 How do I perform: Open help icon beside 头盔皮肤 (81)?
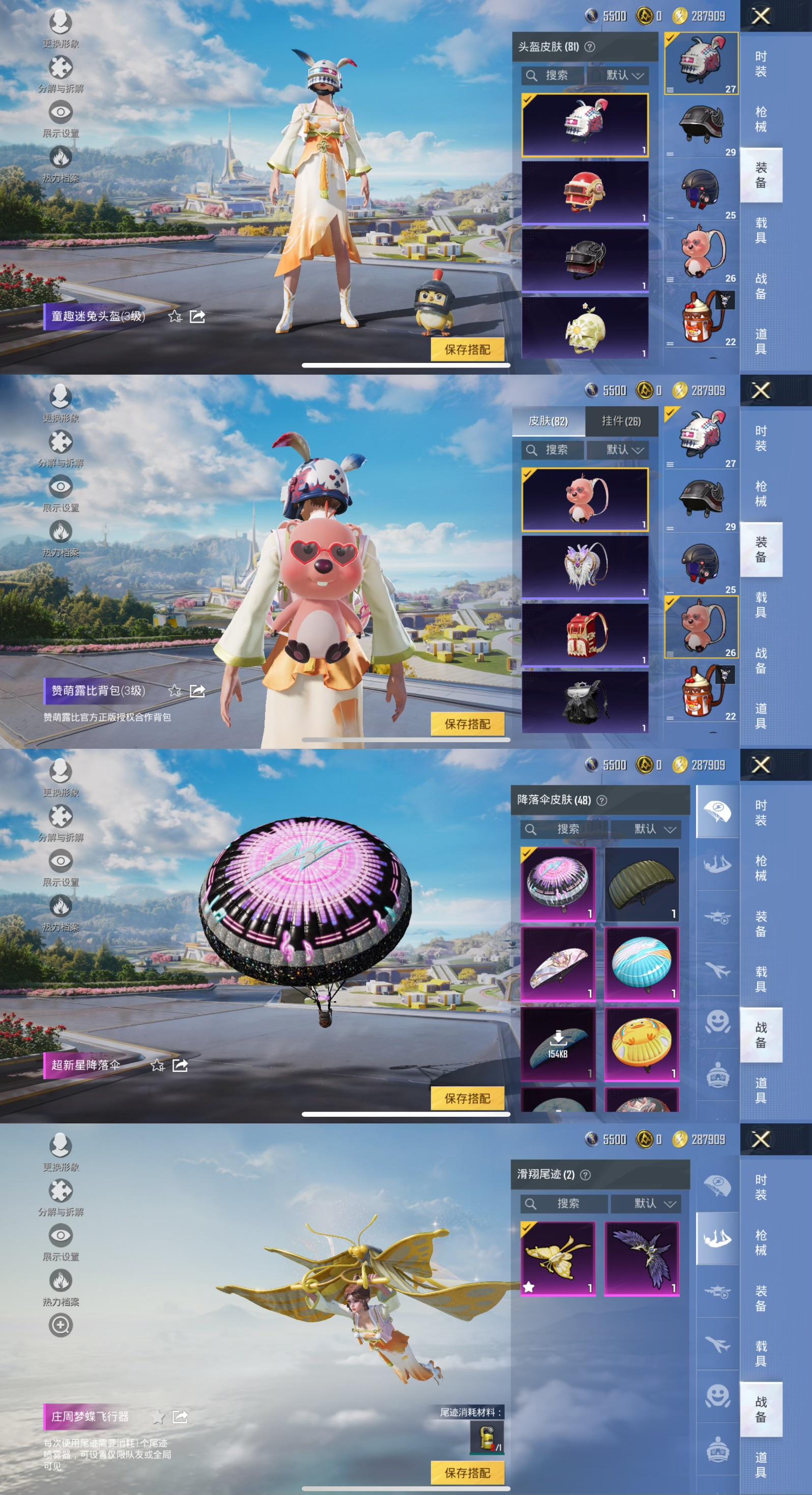pyautogui.click(x=590, y=47)
